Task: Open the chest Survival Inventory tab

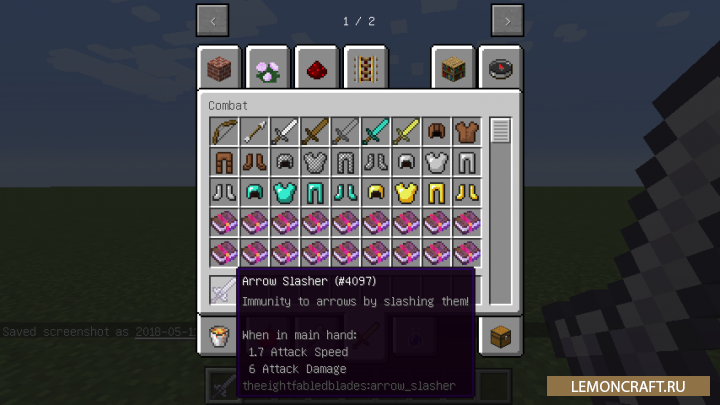Action: 500,335
